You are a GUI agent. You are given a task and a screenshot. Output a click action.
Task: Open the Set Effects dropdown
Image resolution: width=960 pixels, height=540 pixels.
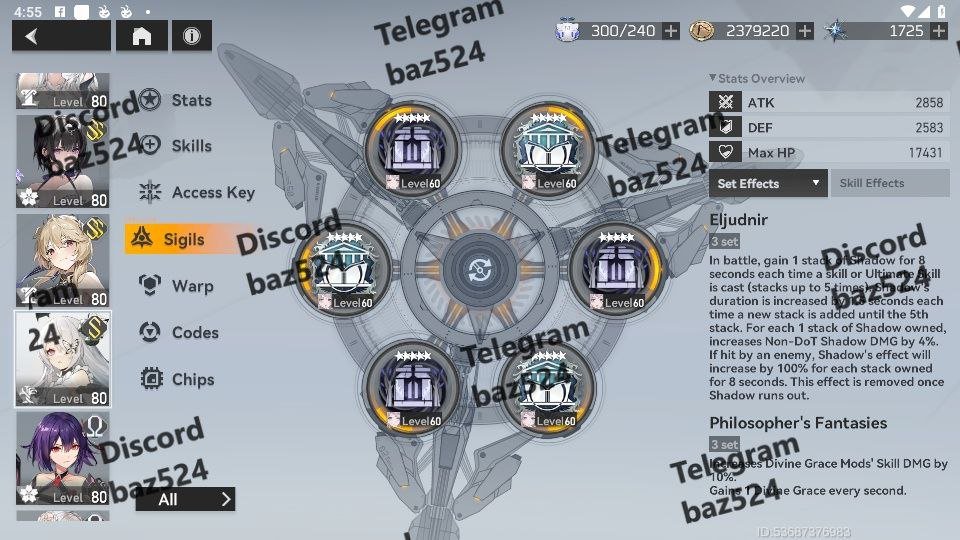(768, 184)
